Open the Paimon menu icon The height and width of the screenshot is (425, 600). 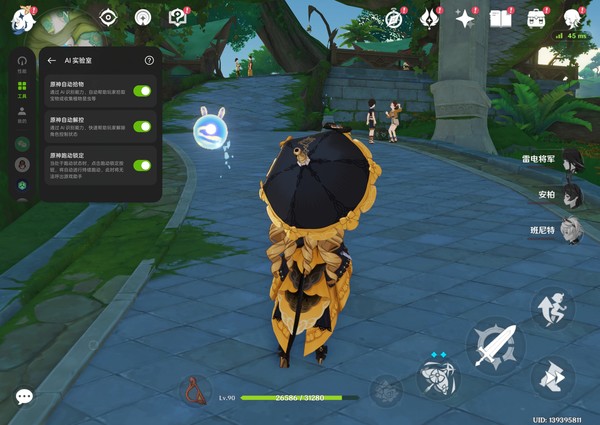click(22, 18)
